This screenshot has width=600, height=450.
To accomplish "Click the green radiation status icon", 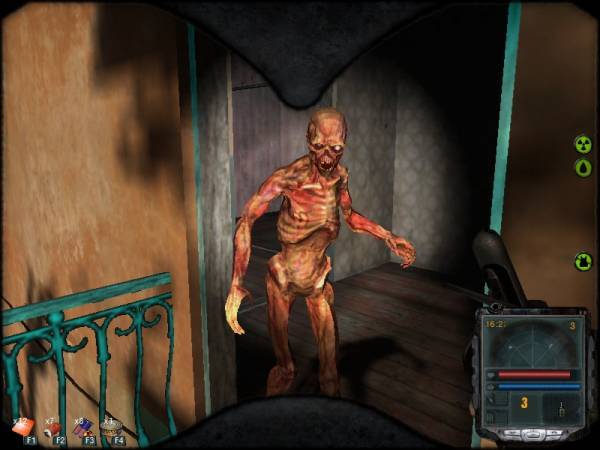I will (x=583, y=144).
